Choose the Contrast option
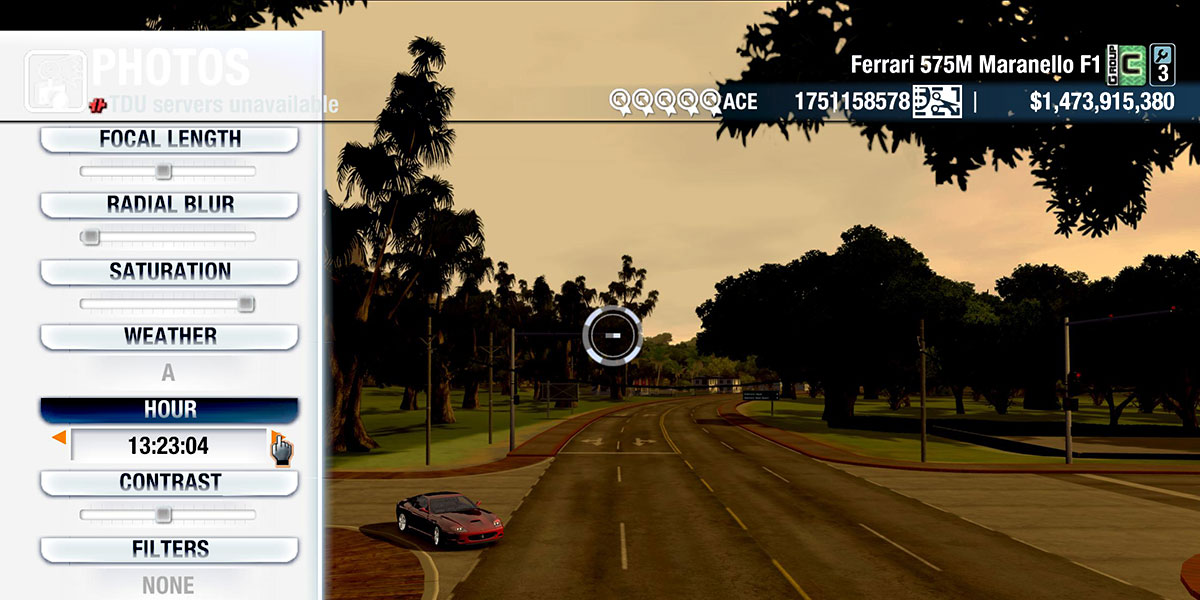The image size is (1200, 600). [169, 482]
